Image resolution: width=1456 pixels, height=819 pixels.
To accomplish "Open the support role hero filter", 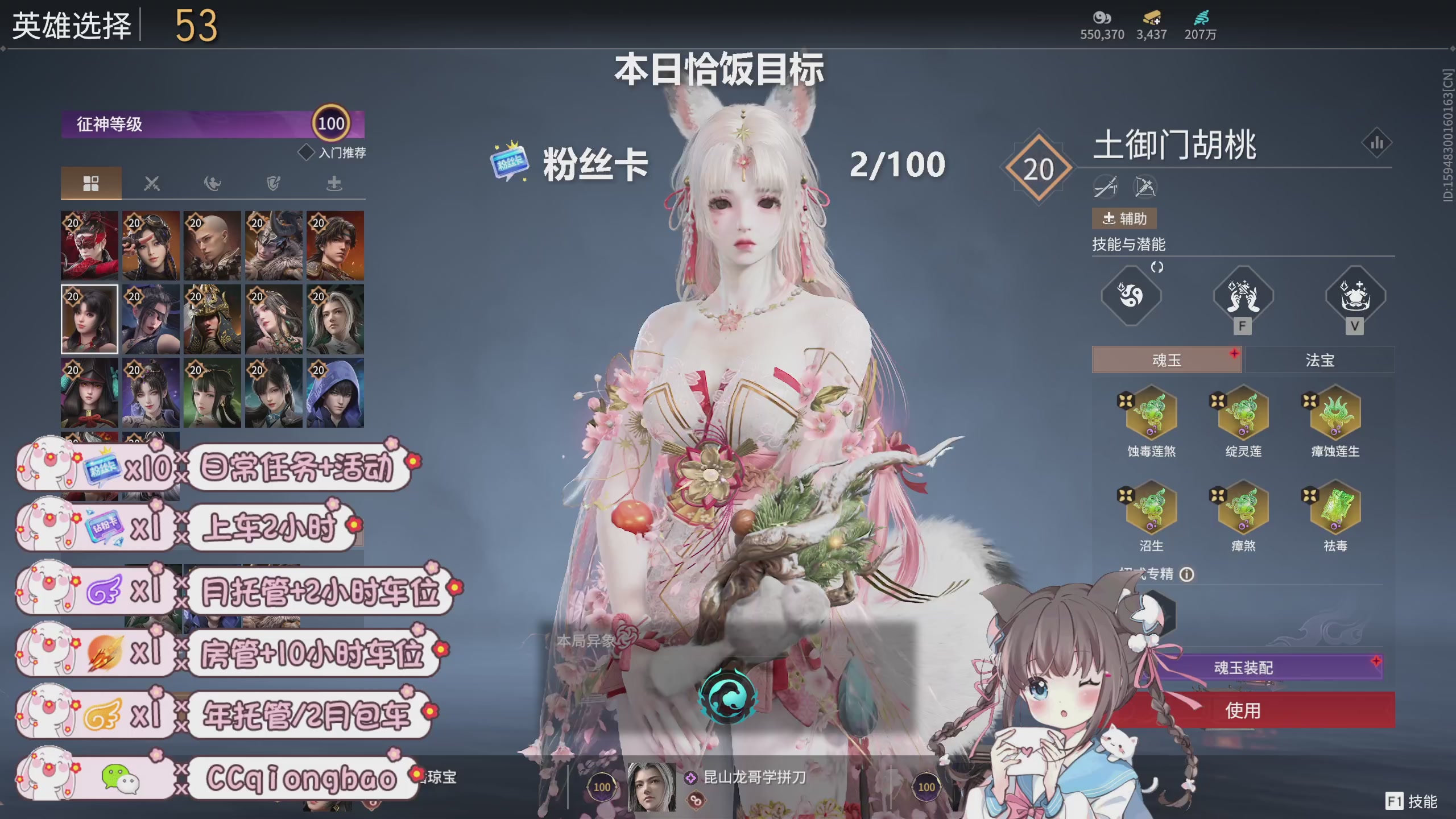I will pyautogui.click(x=334, y=183).
